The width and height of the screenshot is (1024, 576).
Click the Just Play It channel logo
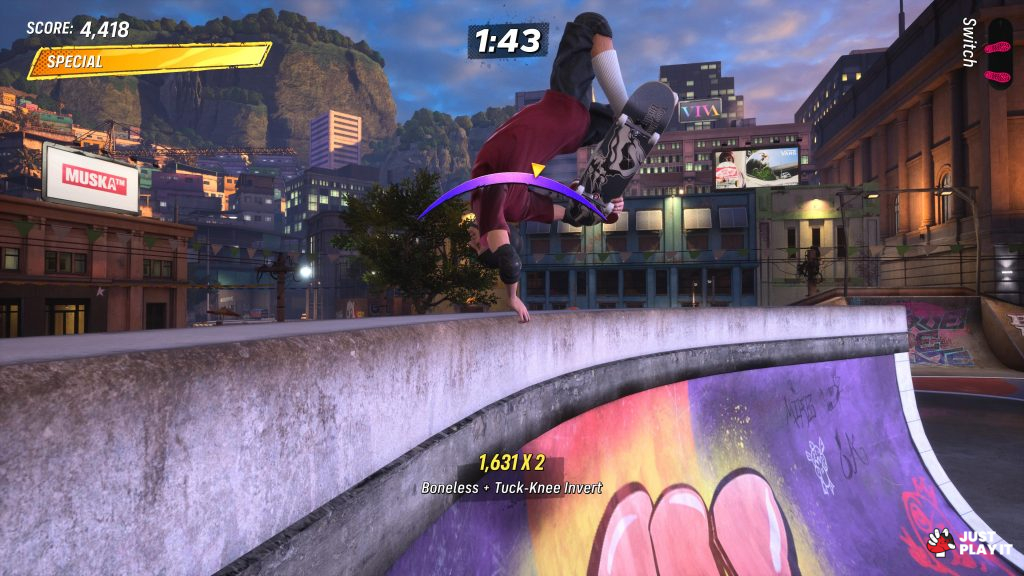pos(970,543)
